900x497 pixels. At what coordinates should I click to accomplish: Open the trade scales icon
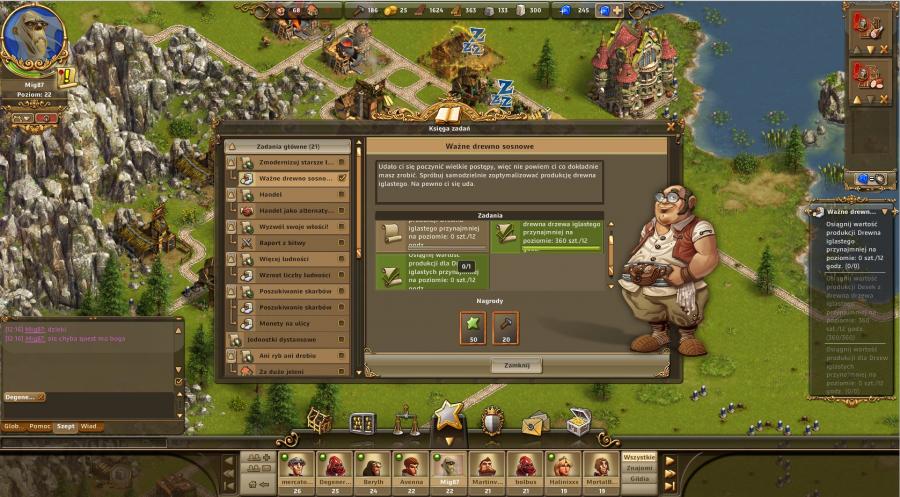406,421
